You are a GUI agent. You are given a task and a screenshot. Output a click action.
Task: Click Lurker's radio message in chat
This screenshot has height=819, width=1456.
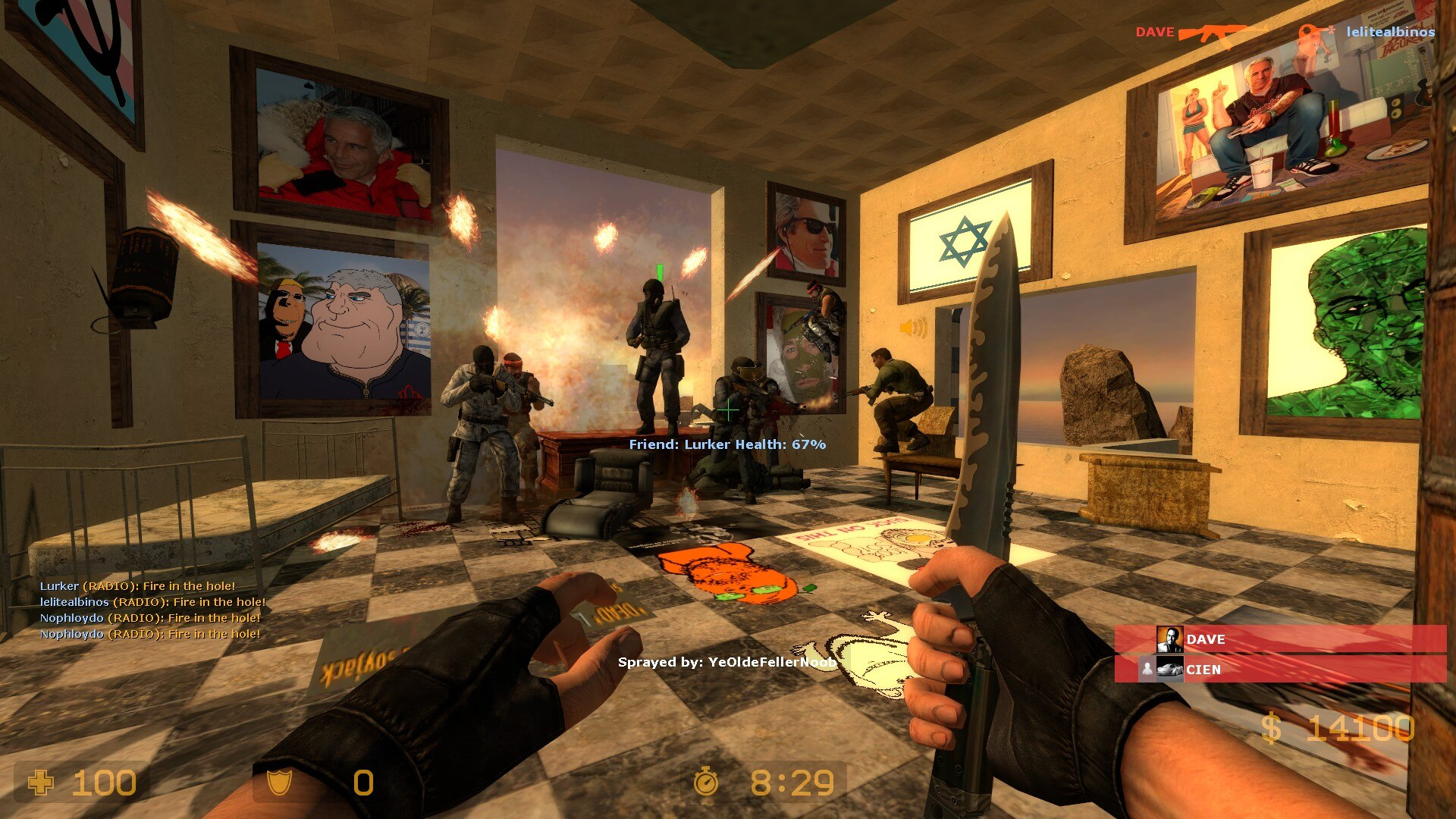point(137,586)
